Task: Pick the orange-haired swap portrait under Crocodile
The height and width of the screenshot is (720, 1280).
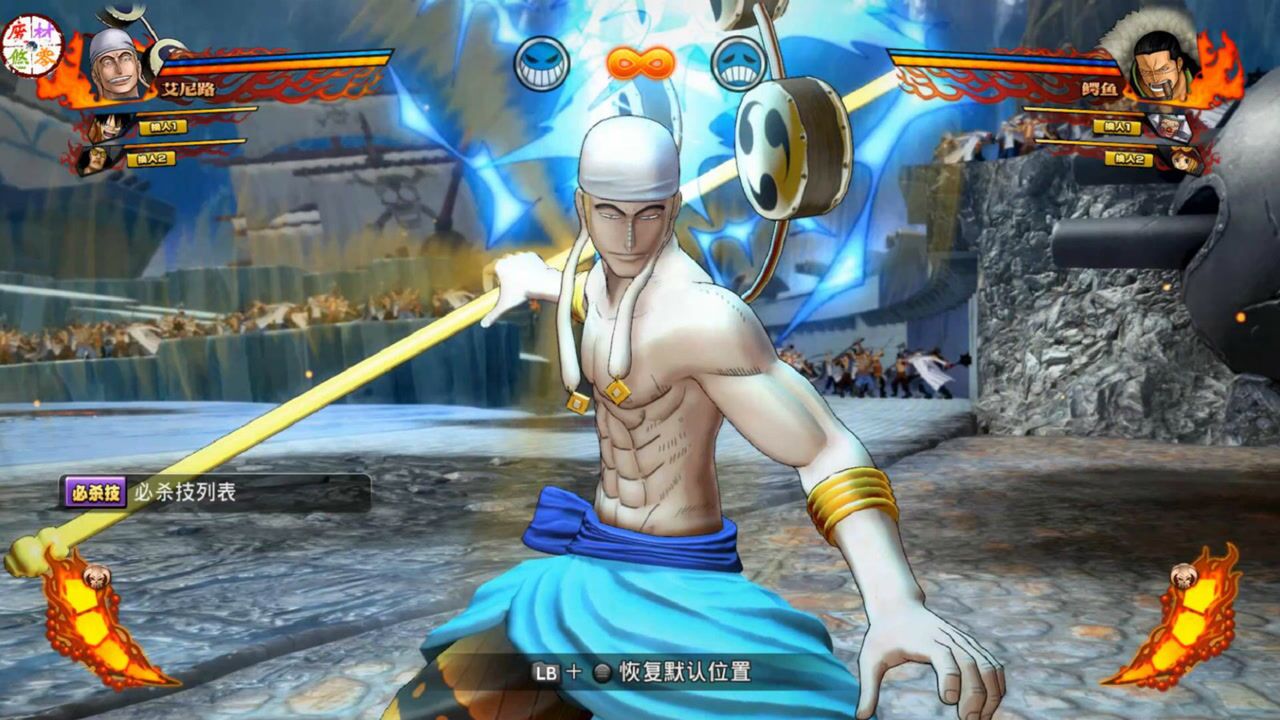Action: click(x=1184, y=158)
